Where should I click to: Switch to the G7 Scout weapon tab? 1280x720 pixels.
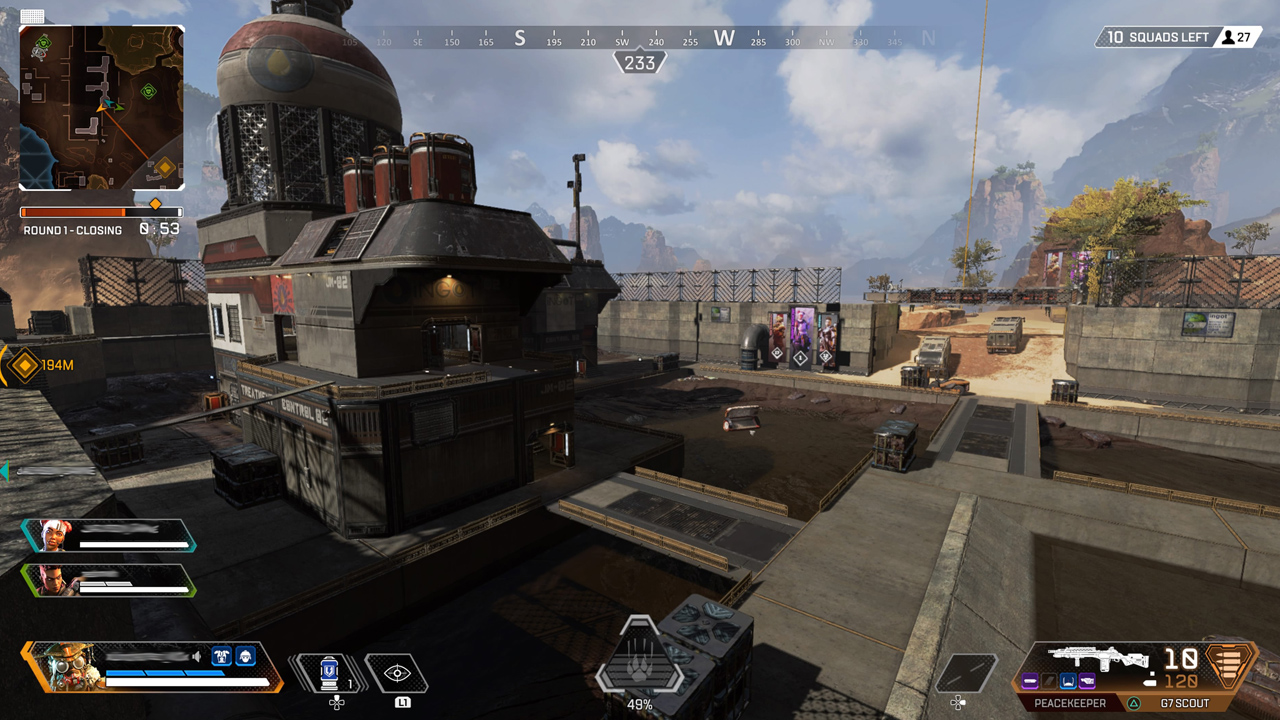pos(1184,703)
